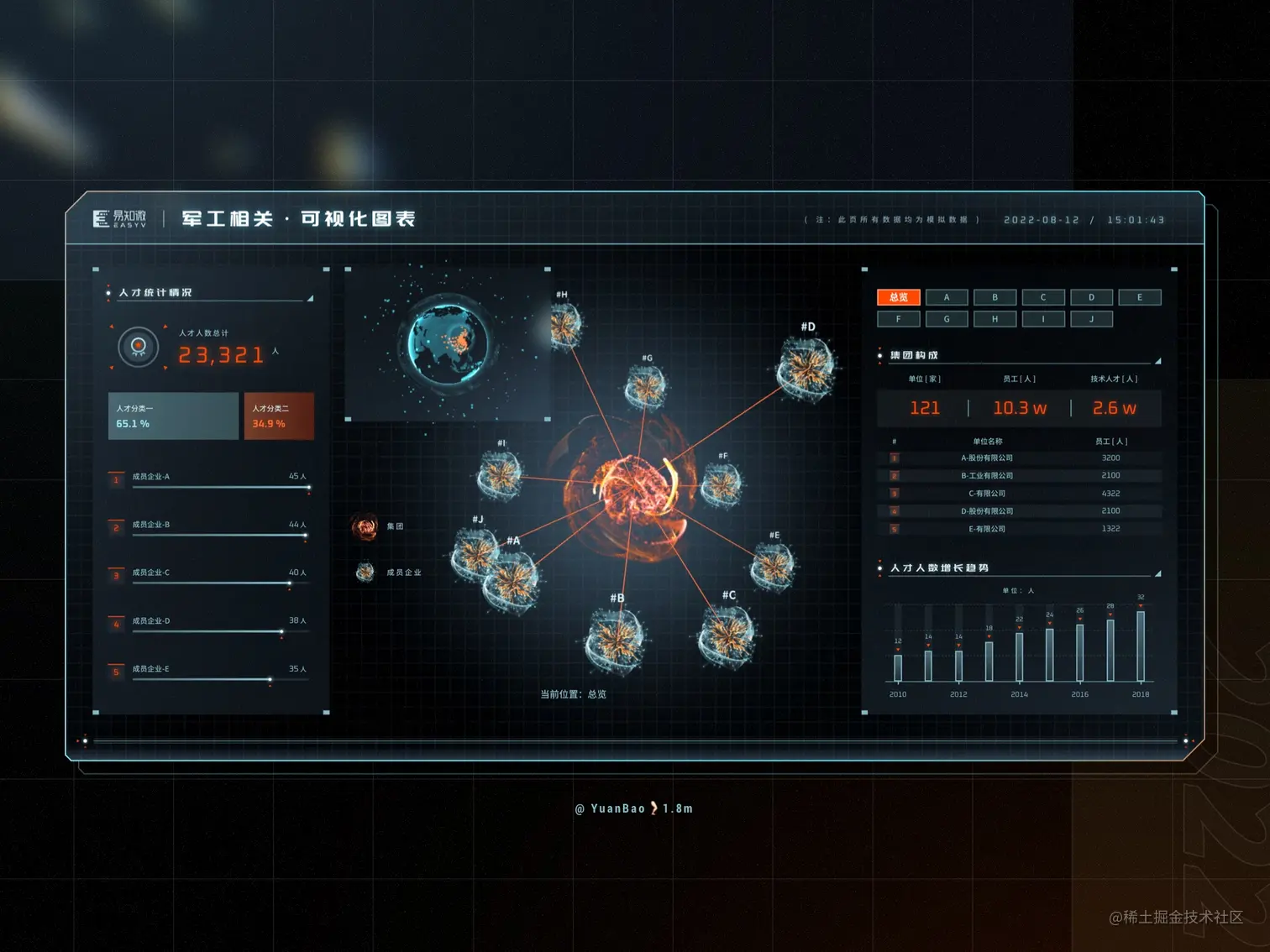
Task: Select tab I
Action: tap(1043, 319)
